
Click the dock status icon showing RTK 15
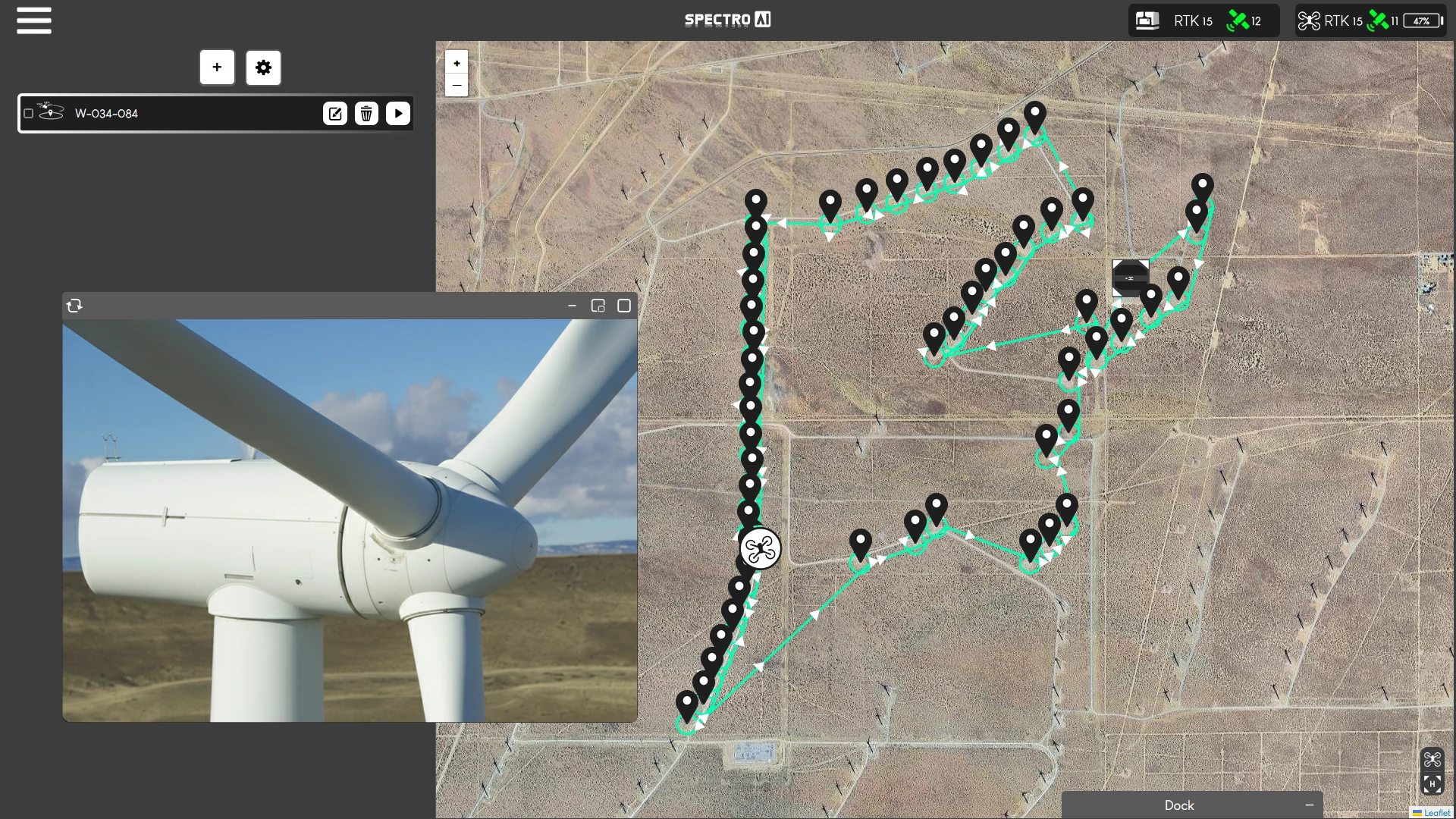(1148, 20)
